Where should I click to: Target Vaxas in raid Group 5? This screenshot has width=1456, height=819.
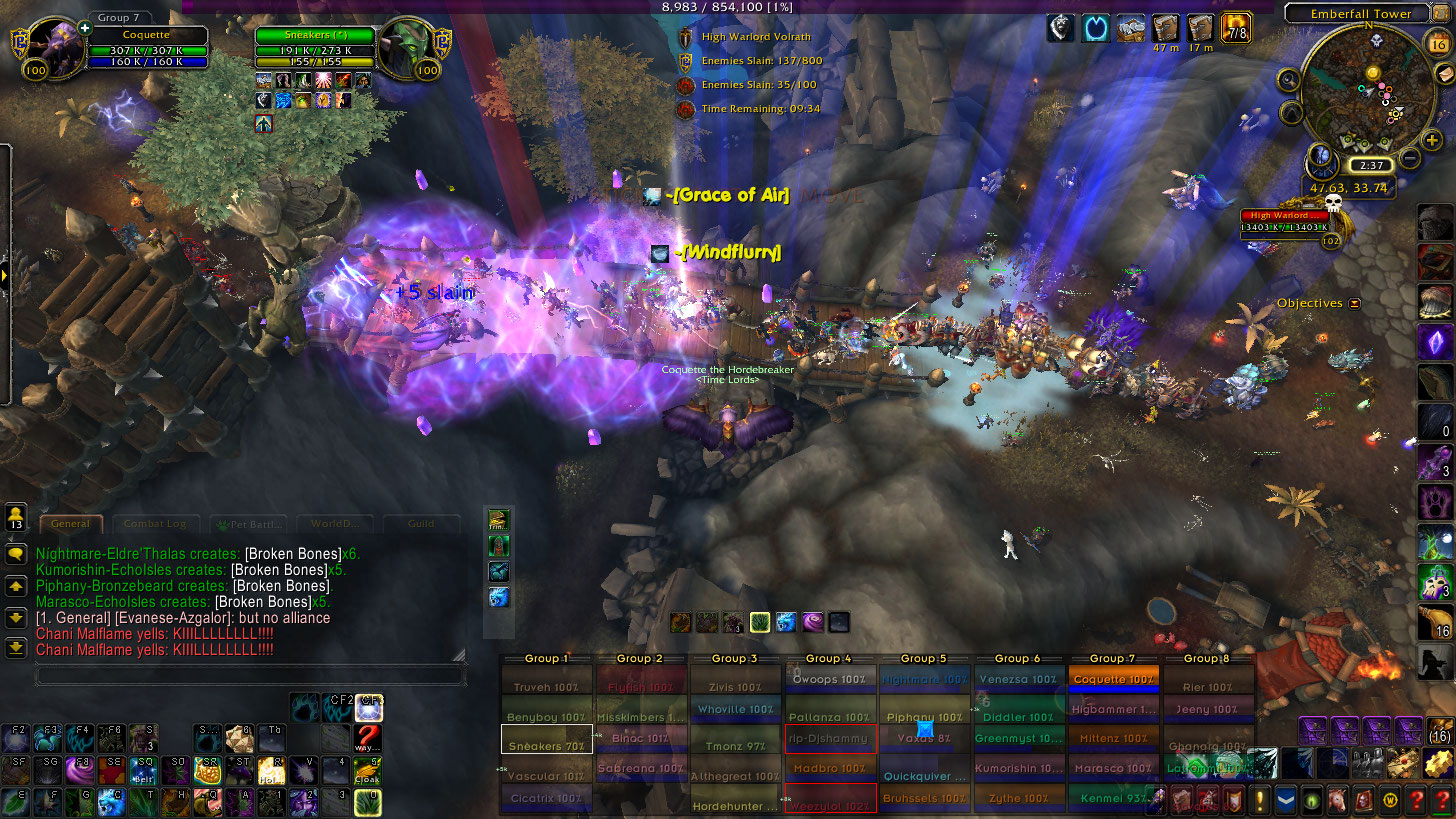(924, 739)
